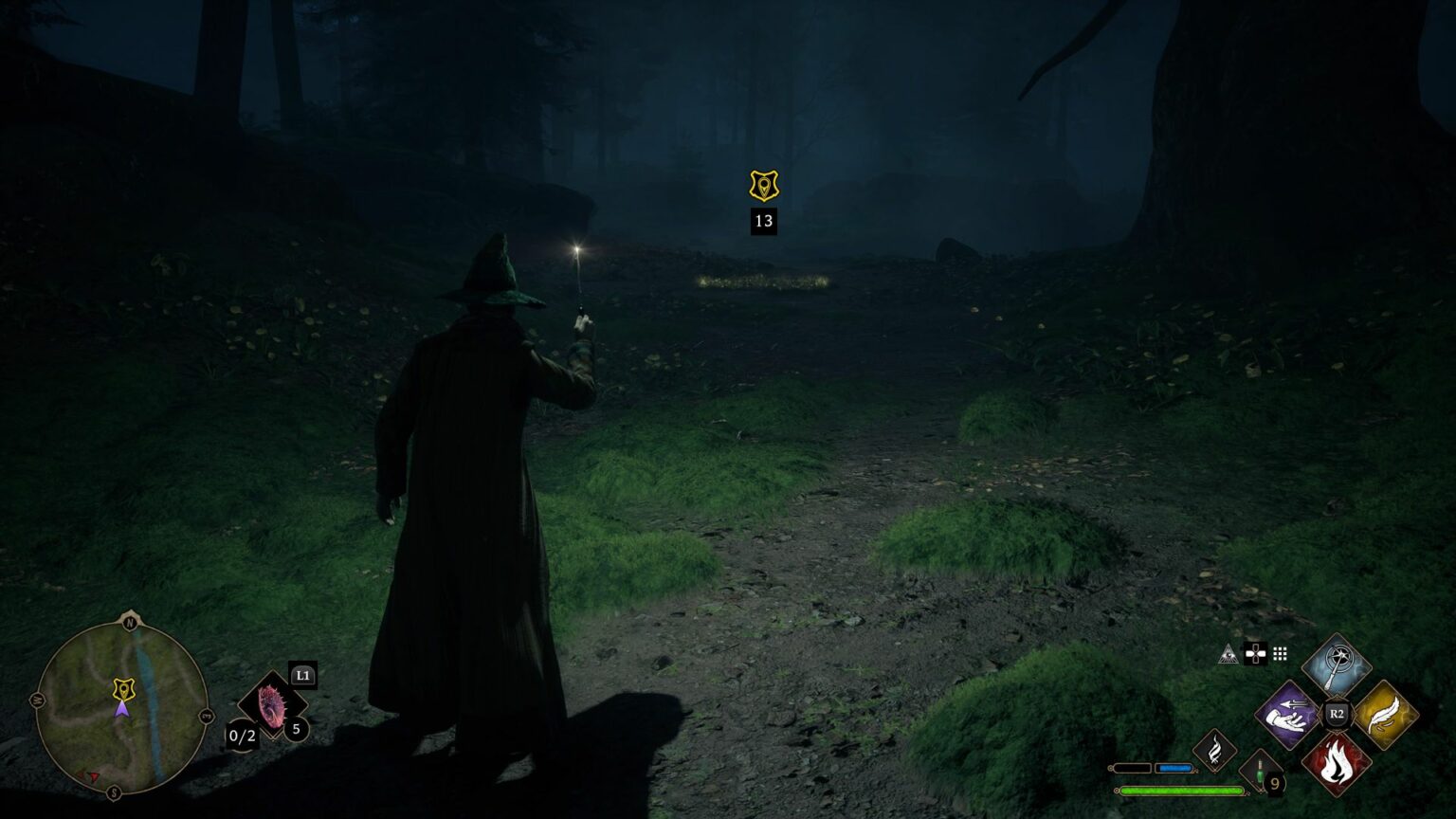Cast the red Incendio flame spell
Image resolution: width=1456 pixels, height=819 pixels.
1337,764
